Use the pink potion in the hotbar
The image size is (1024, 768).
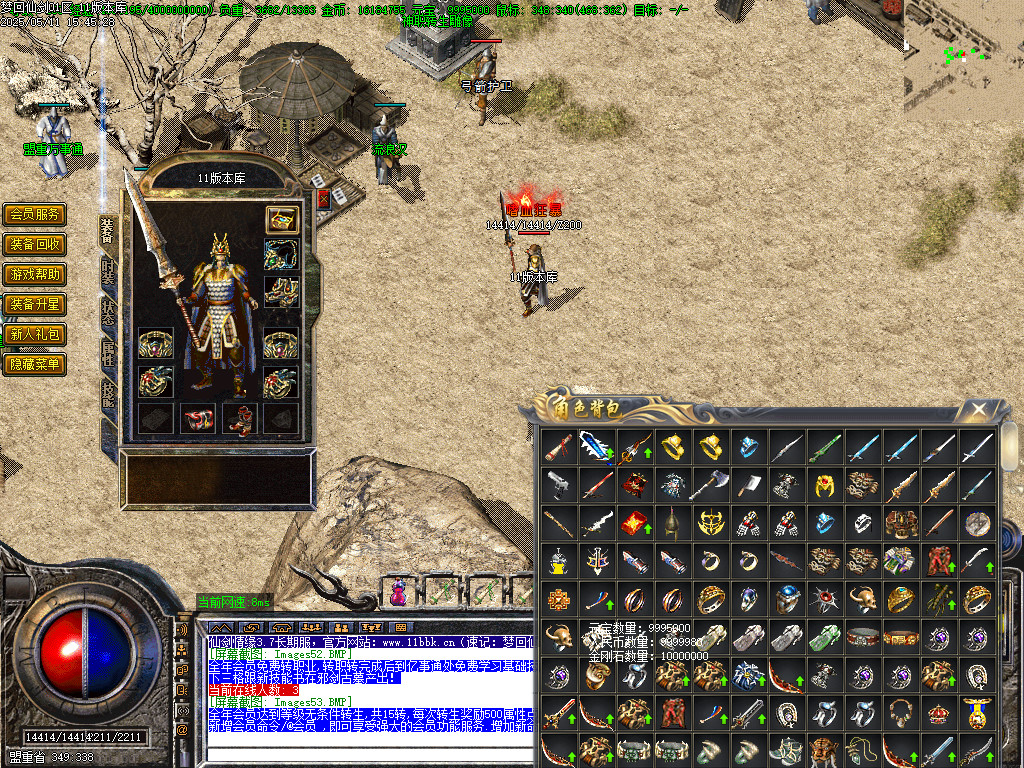pyautogui.click(x=399, y=592)
